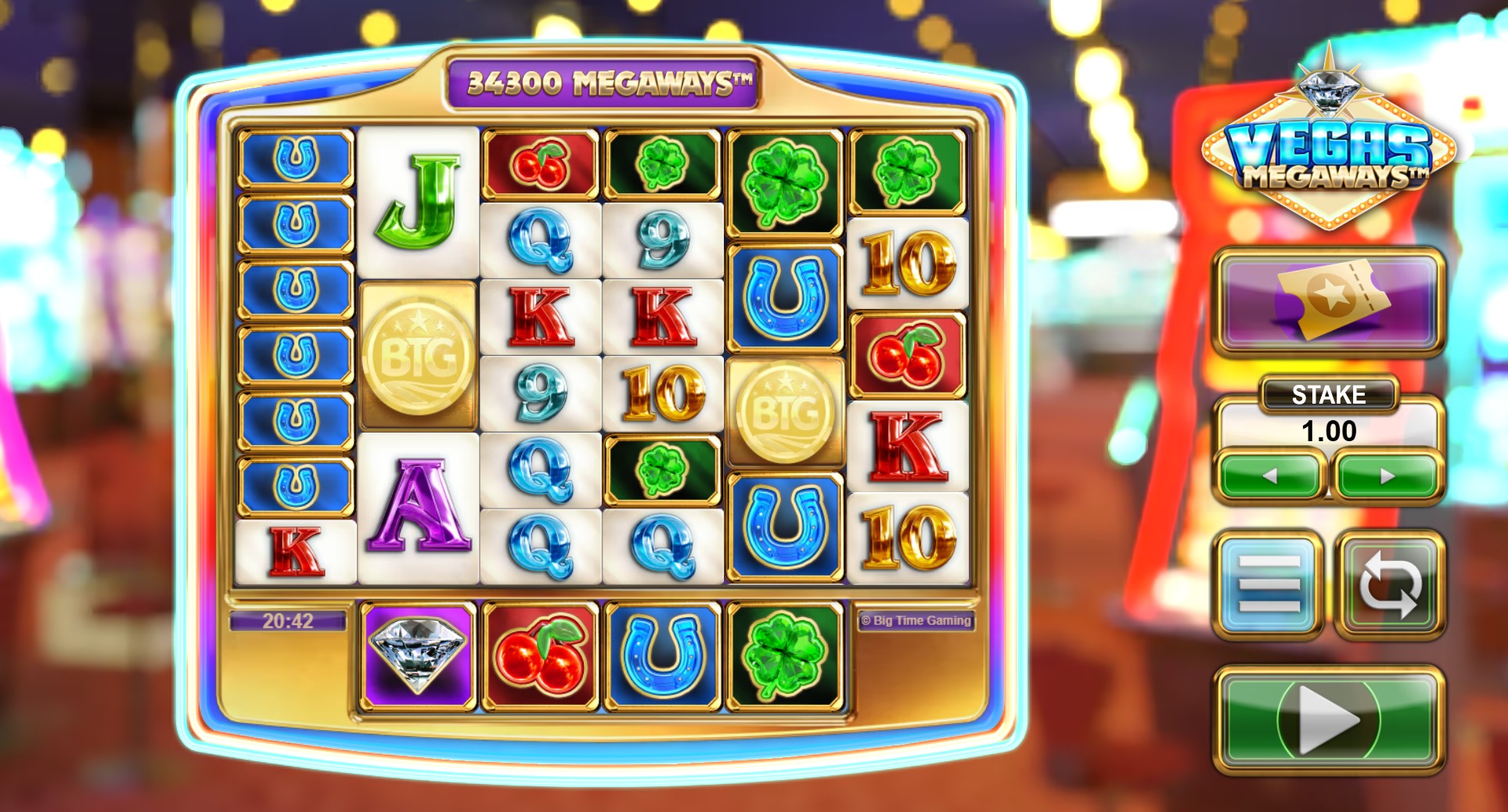The width and height of the screenshot is (1508, 812).
Task: Open the hamburger game menu
Action: point(1267,583)
